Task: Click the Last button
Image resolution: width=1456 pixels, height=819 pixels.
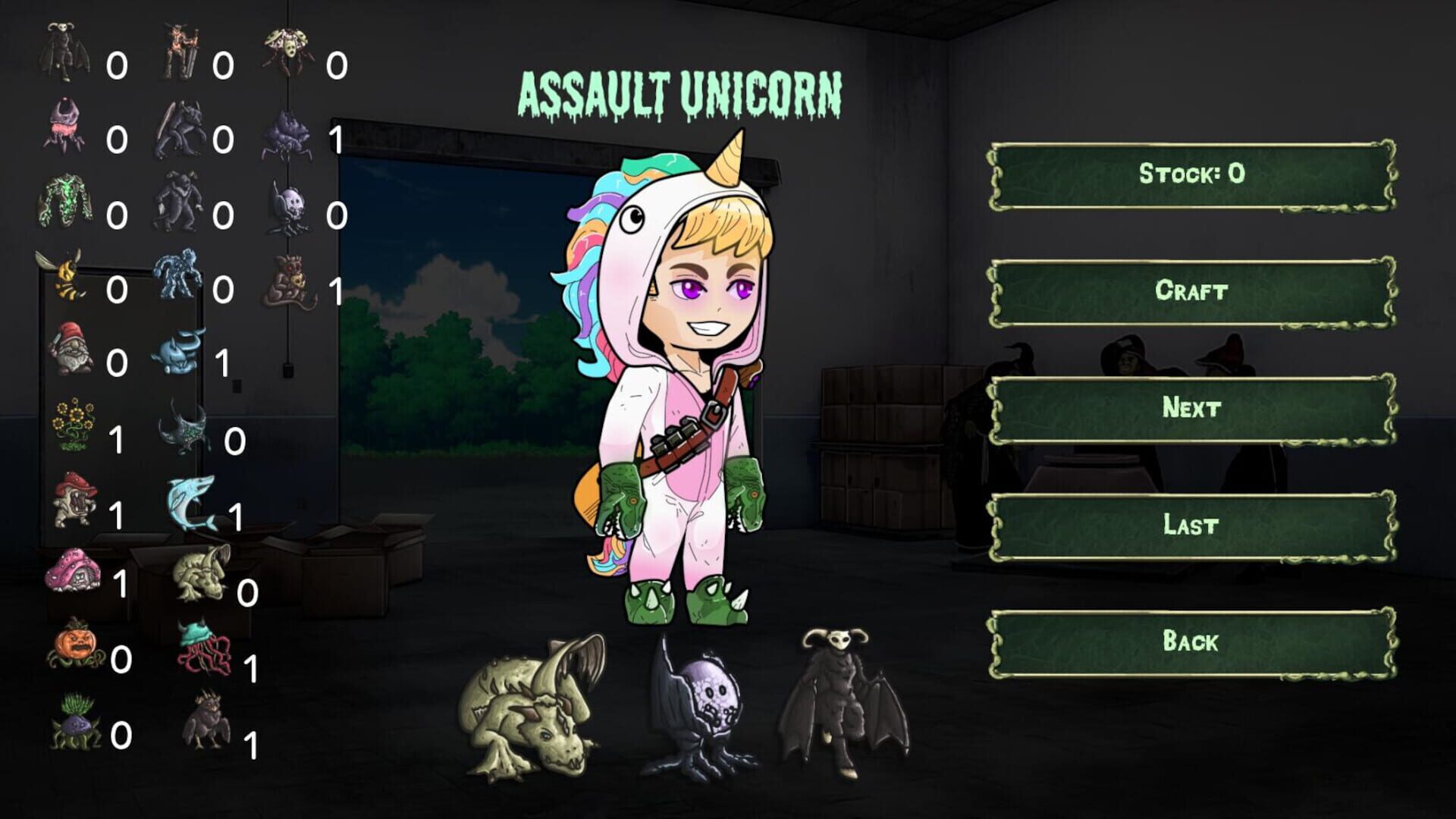Action: click(x=1194, y=523)
